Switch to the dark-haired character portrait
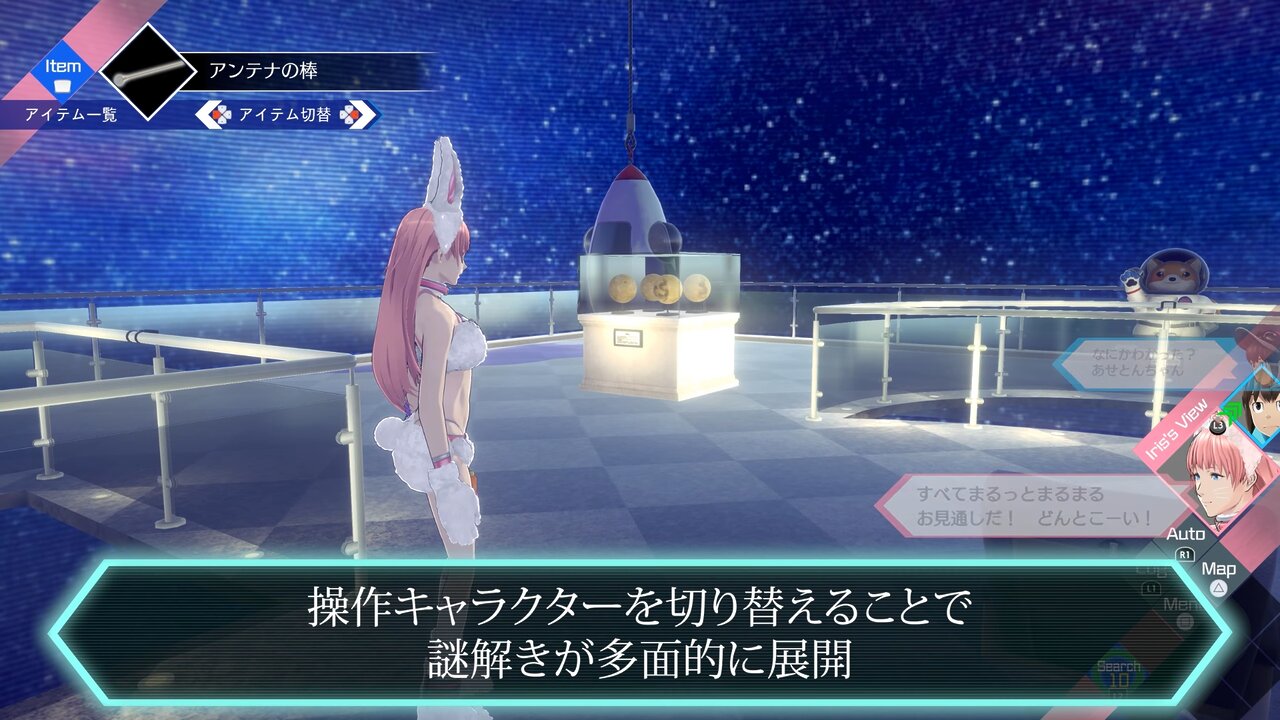The height and width of the screenshot is (720, 1280). pos(1261,408)
